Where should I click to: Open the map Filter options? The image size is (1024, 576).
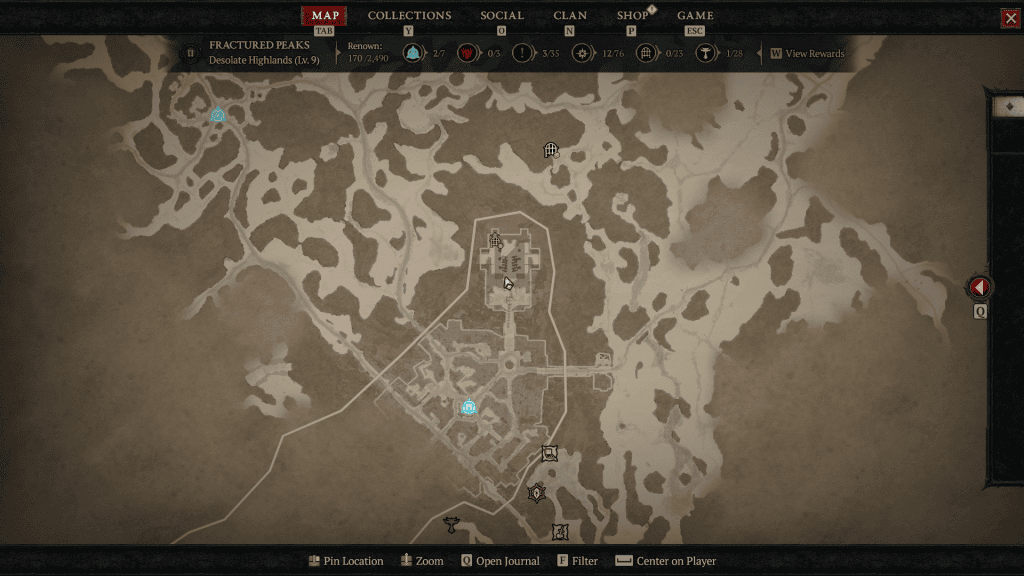(578, 561)
